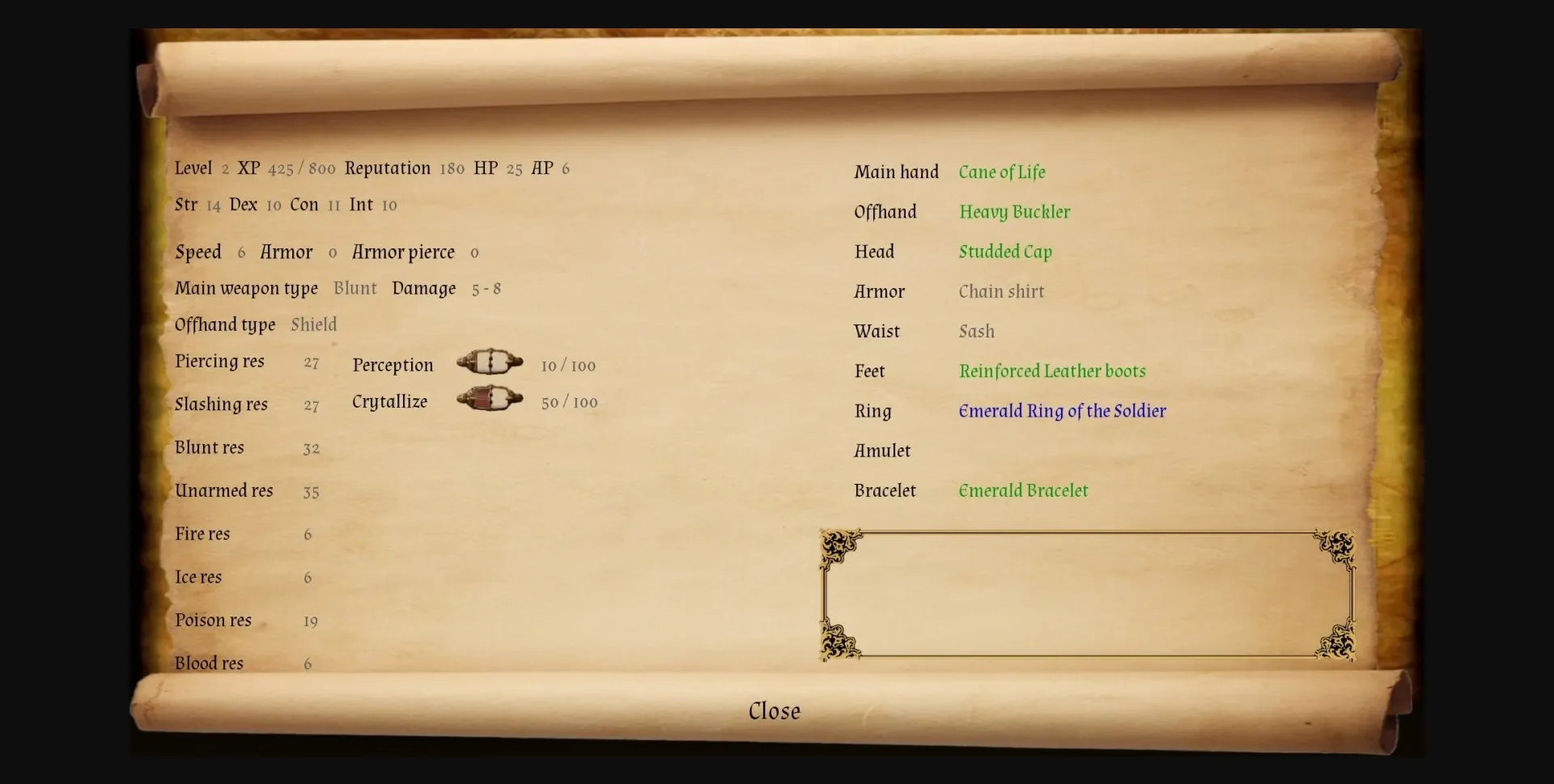Expand the Main weapon type Blunt entry
The height and width of the screenshot is (784, 1554).
click(x=355, y=288)
